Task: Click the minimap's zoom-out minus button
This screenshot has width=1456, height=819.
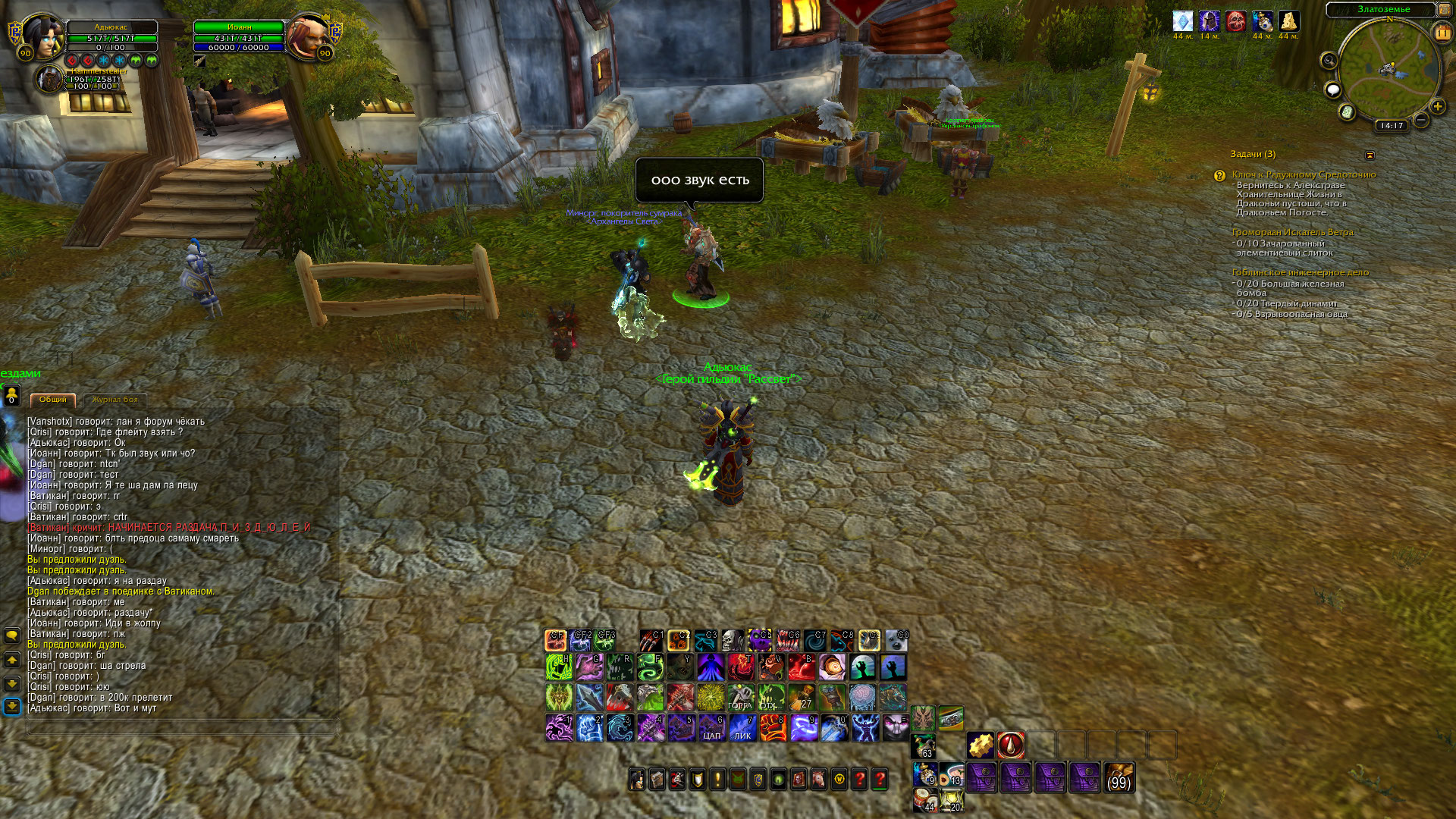Action: coord(1421,120)
